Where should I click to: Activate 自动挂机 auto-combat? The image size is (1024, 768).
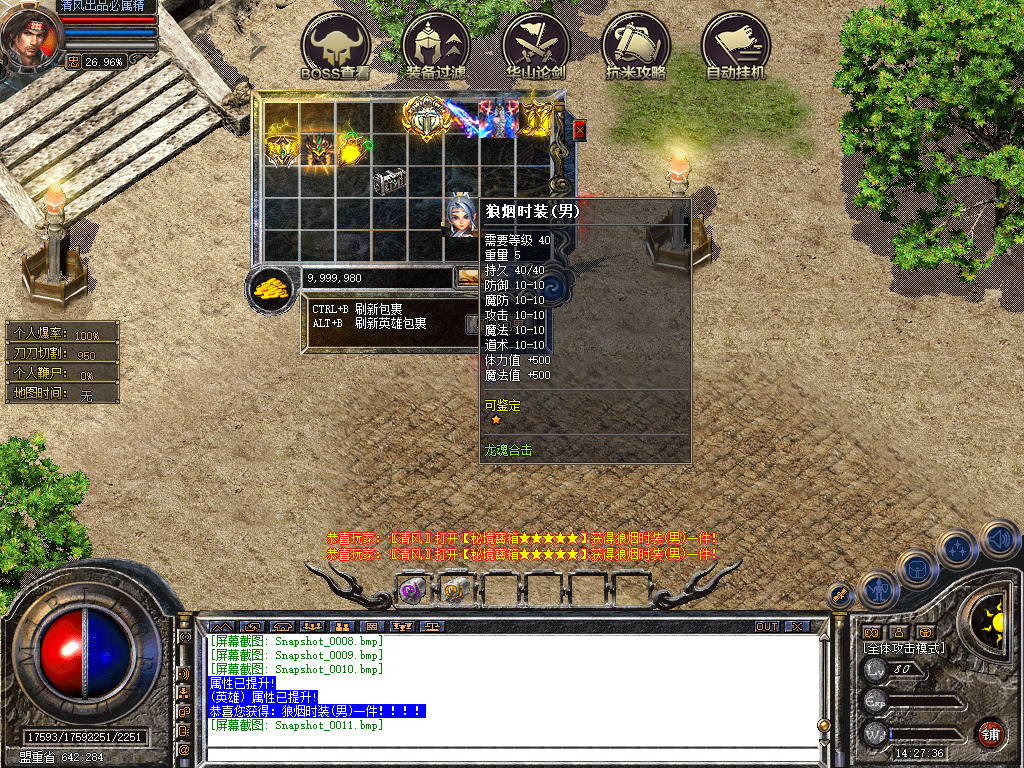[736, 45]
